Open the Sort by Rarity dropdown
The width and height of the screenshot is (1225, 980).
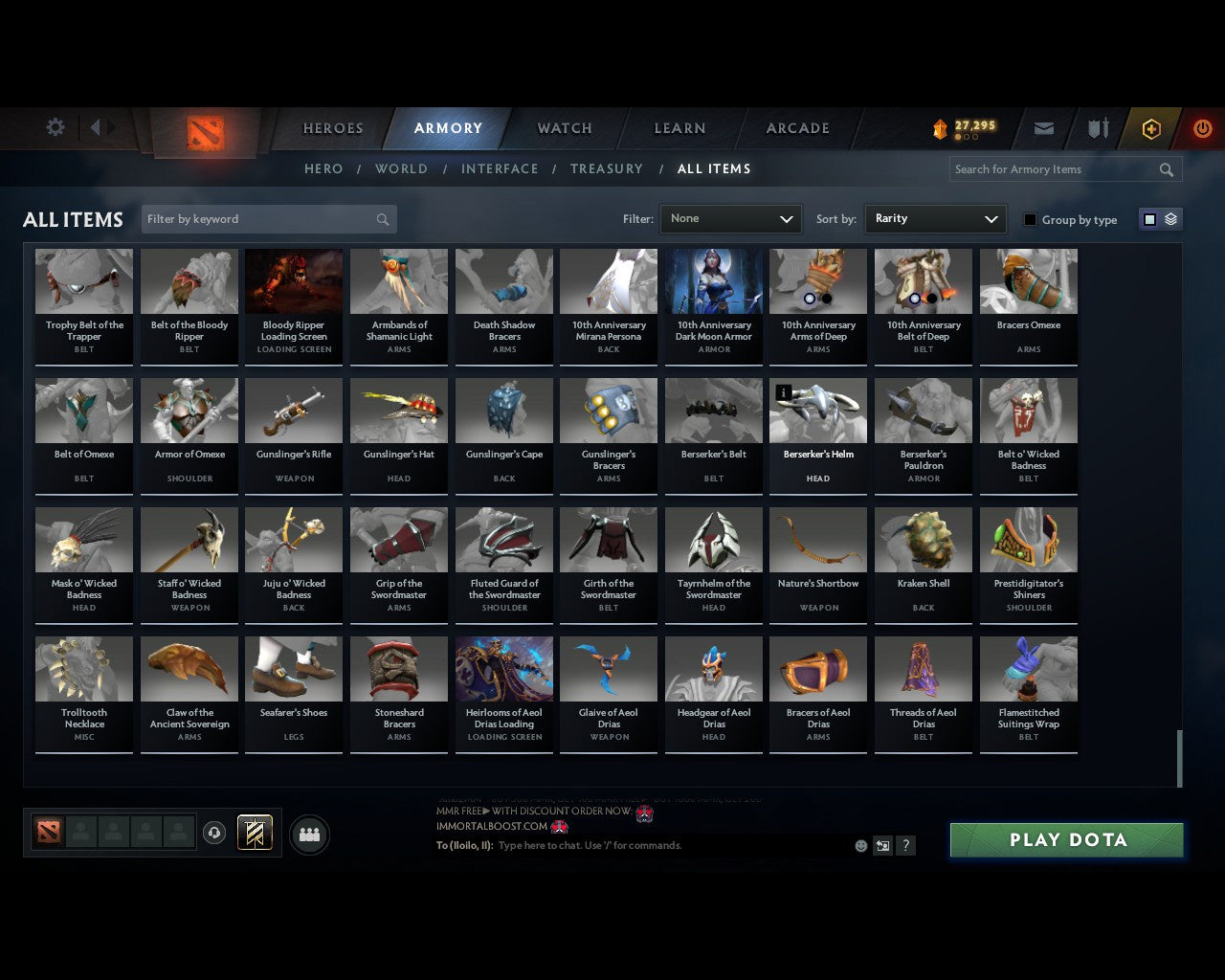(935, 218)
